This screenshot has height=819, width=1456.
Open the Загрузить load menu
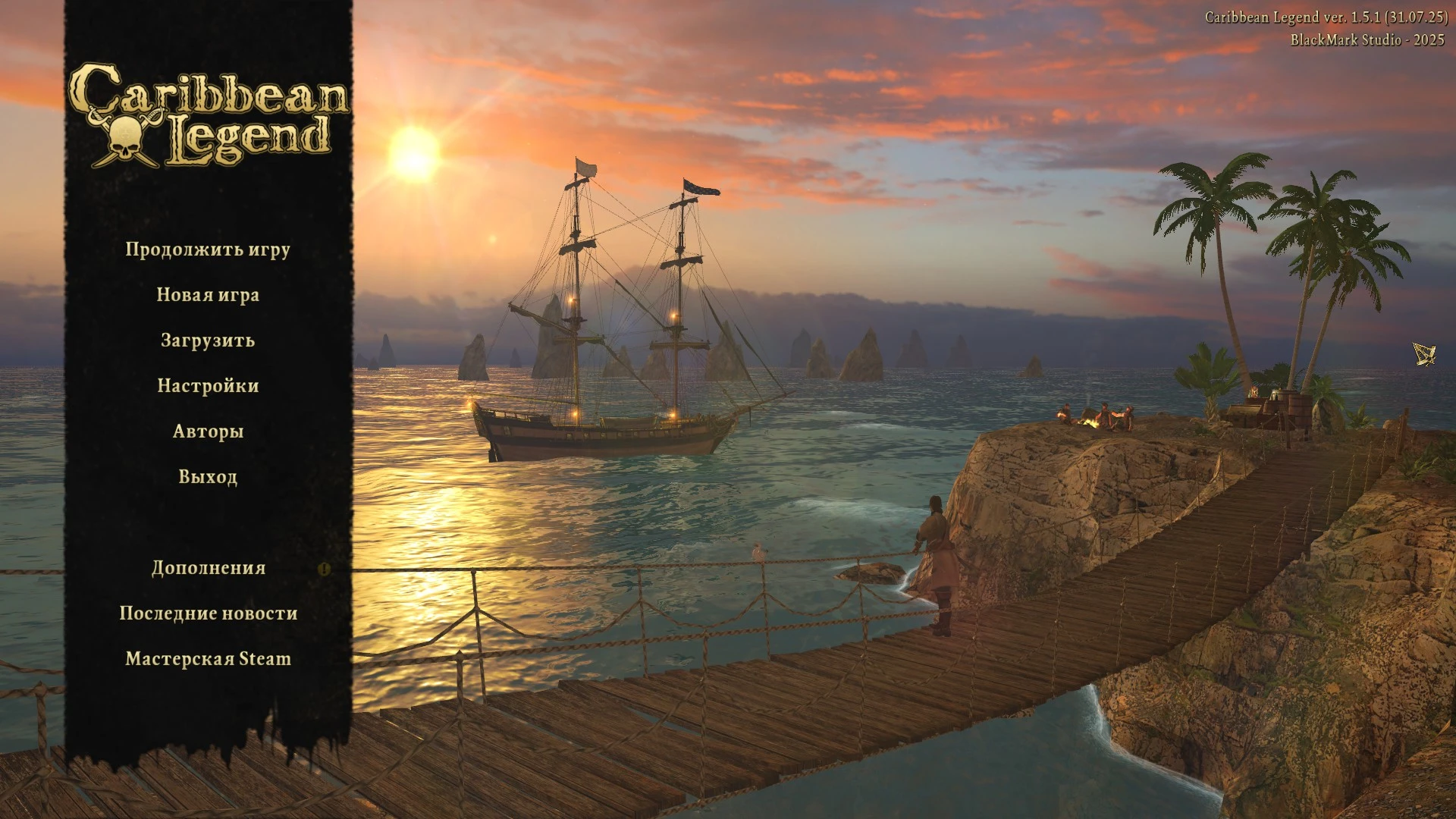pos(208,340)
